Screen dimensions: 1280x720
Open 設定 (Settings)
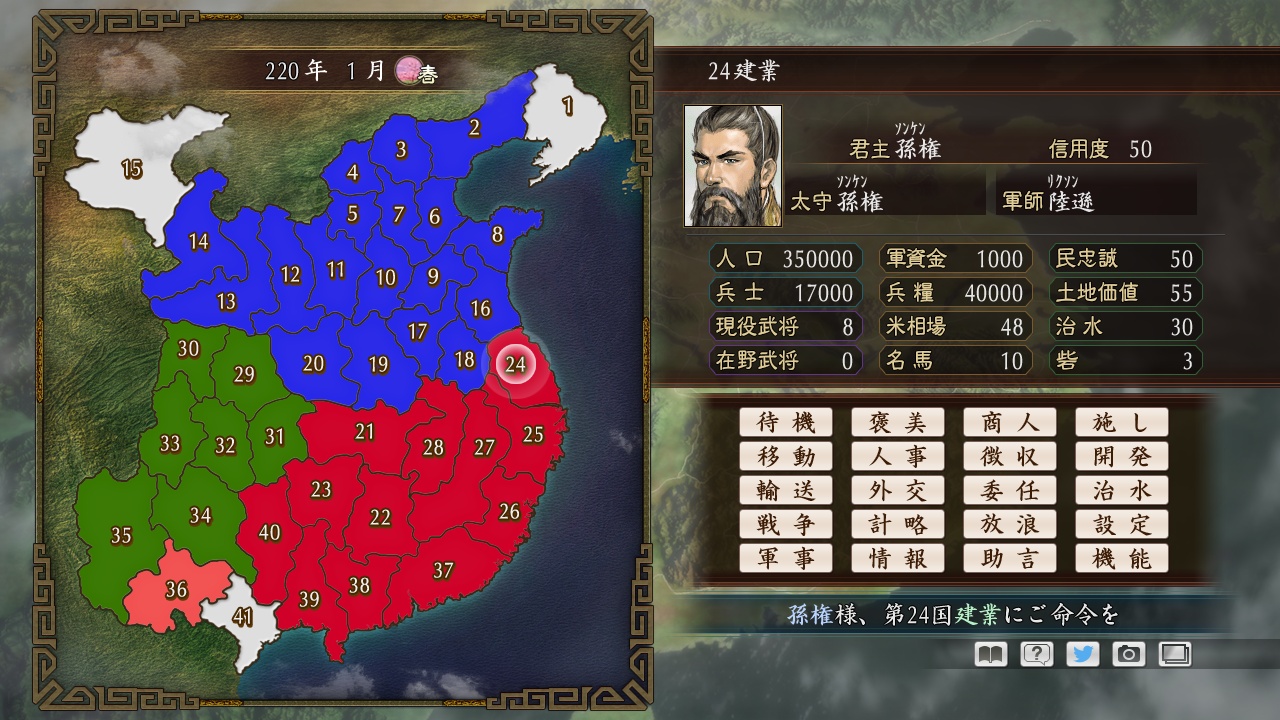point(1122,524)
